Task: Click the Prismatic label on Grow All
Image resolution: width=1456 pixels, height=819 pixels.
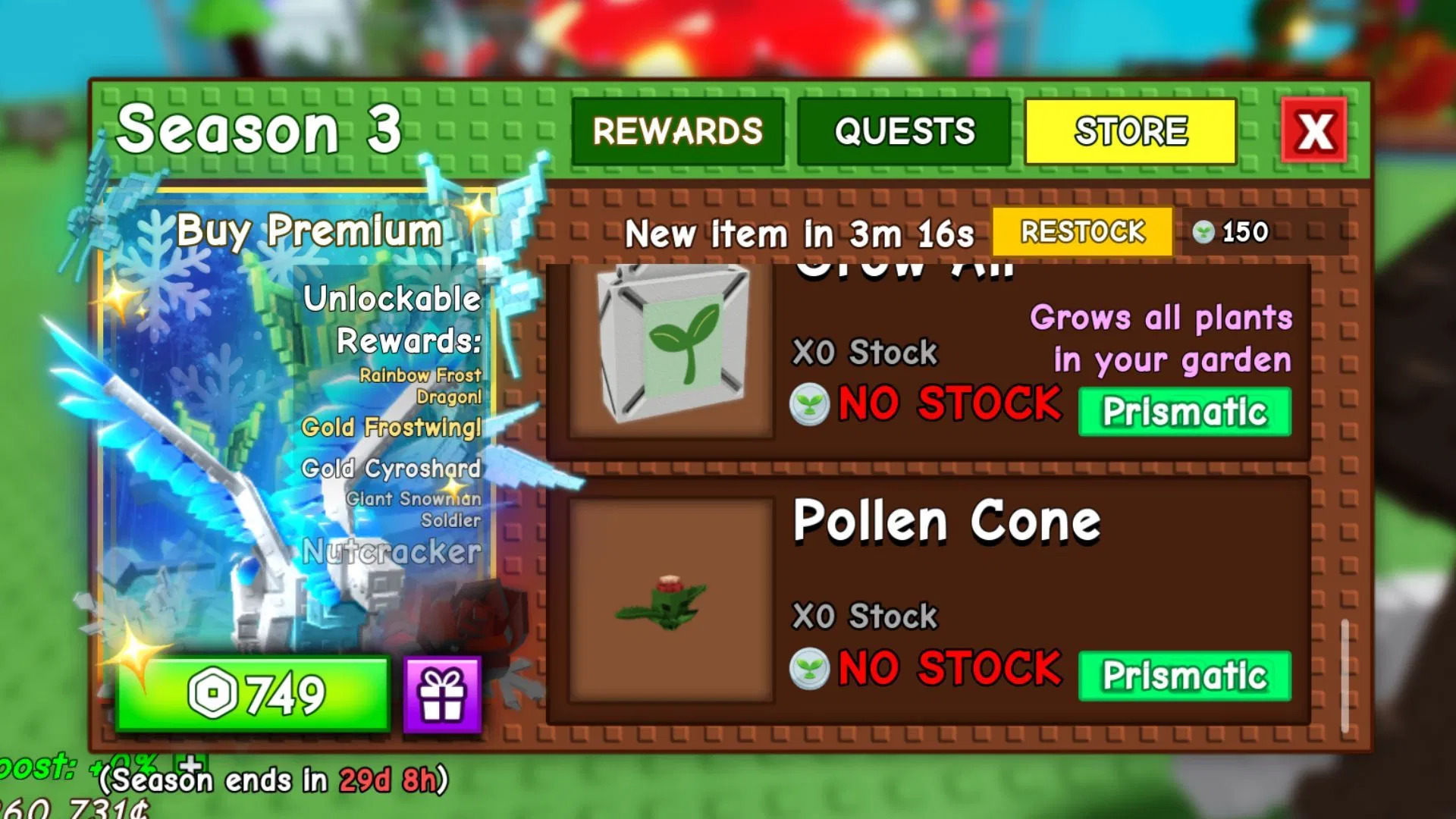Action: click(x=1184, y=411)
